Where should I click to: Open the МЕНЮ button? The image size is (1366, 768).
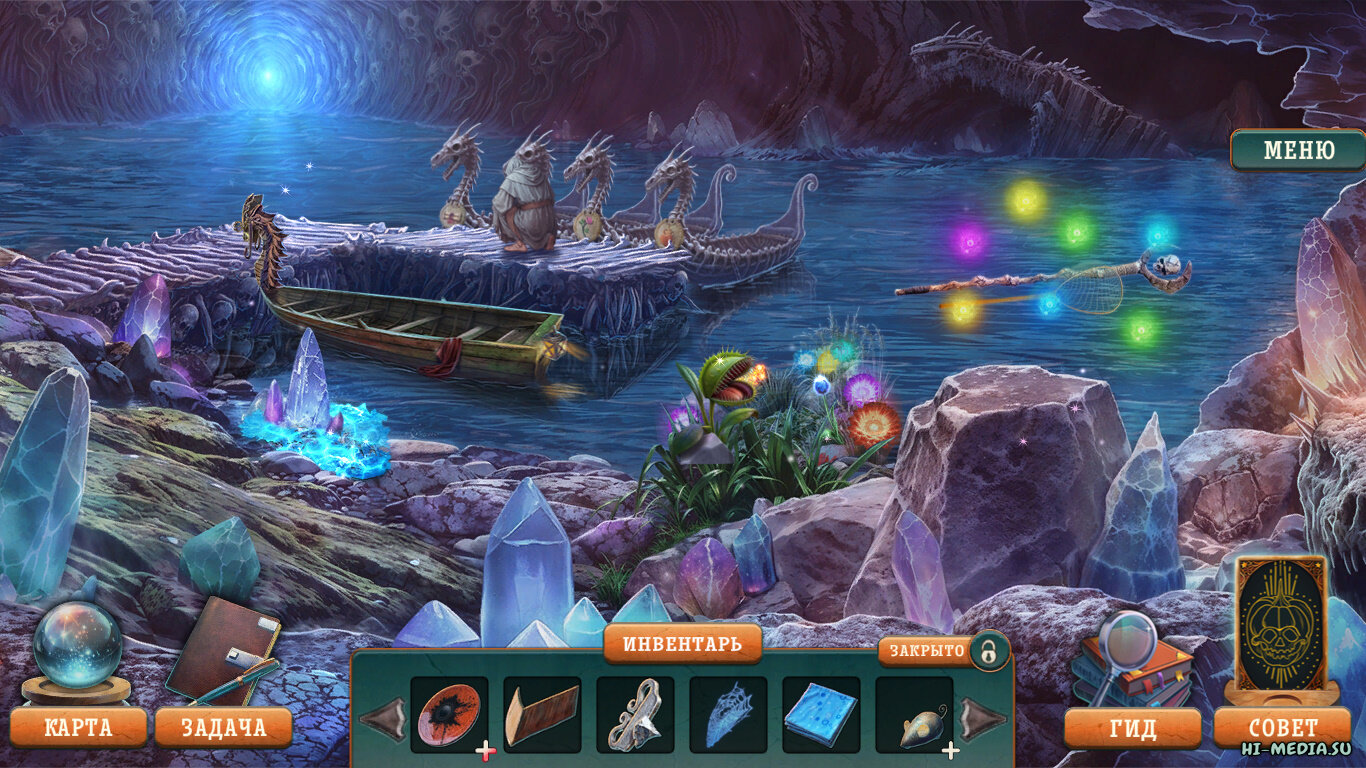pos(1299,151)
